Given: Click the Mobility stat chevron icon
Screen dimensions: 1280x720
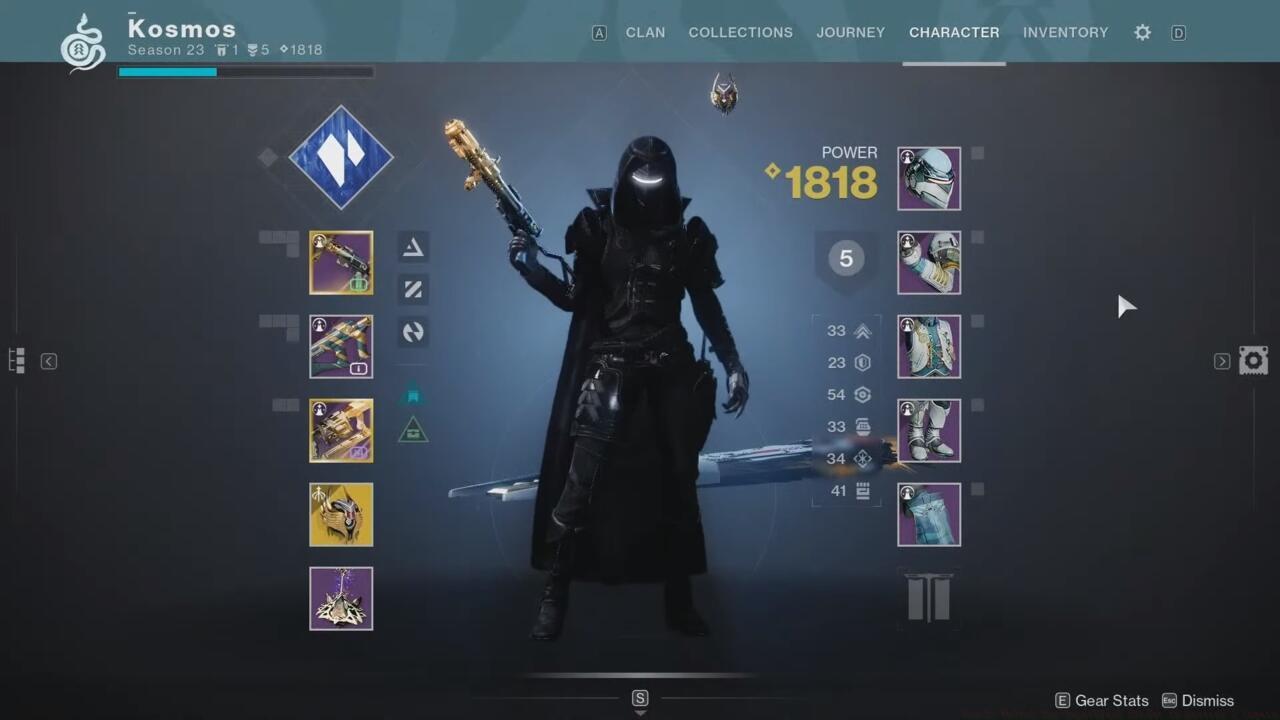Looking at the screenshot, I should (862, 330).
